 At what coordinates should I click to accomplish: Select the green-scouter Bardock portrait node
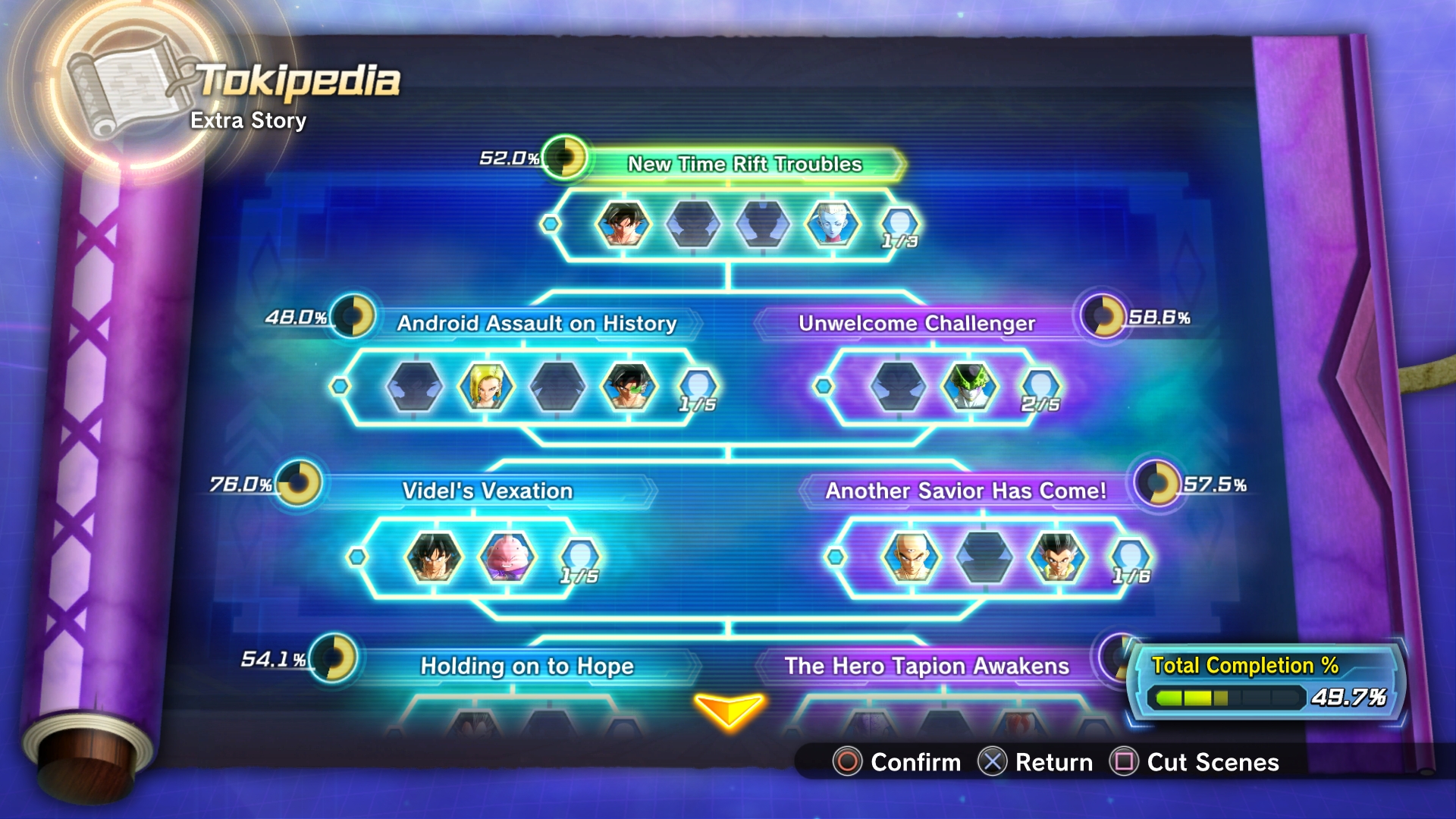(629, 387)
